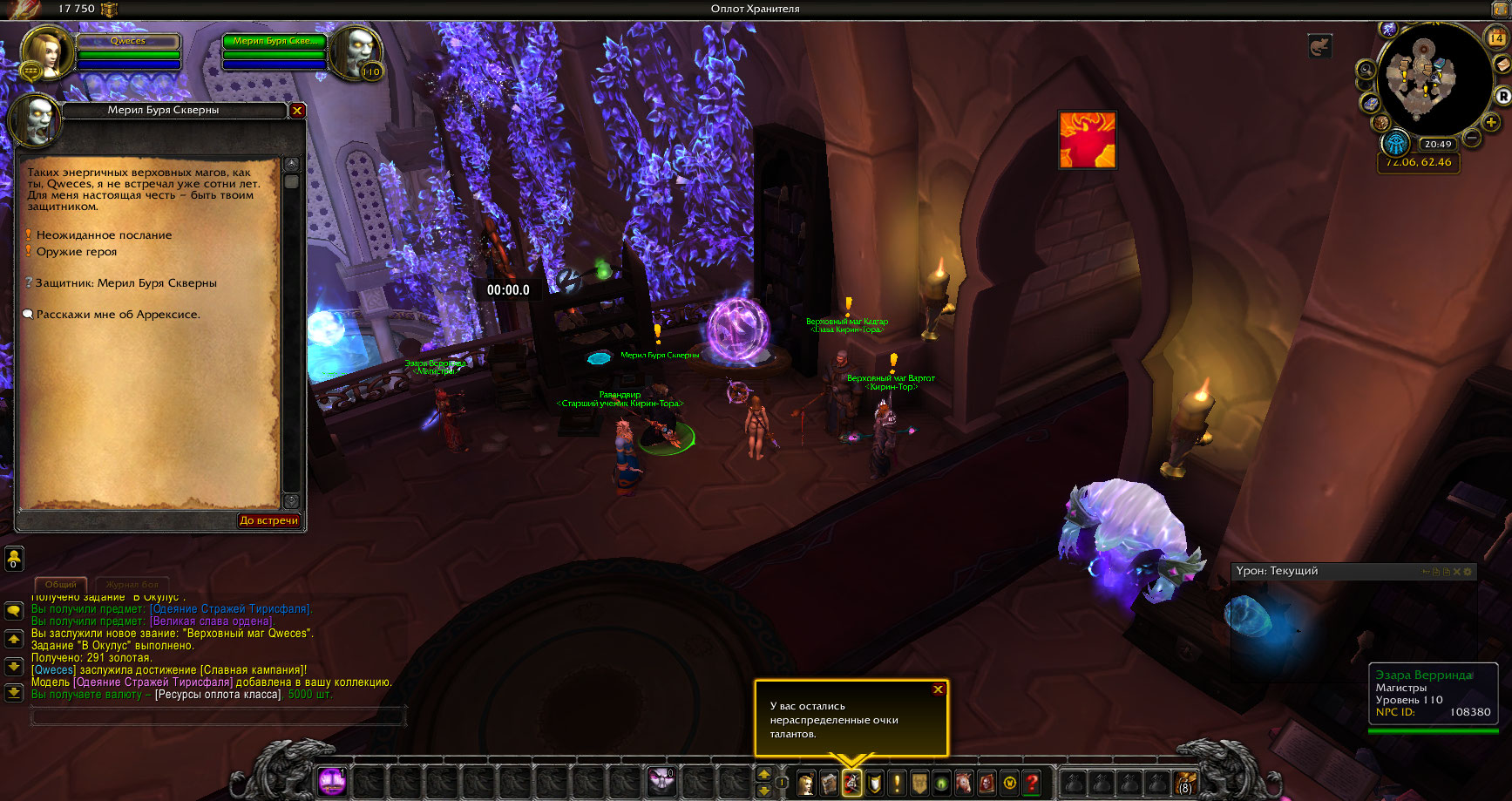The image size is (1512, 801).
Task: Open the talents micro-menu button
Action: click(x=851, y=783)
